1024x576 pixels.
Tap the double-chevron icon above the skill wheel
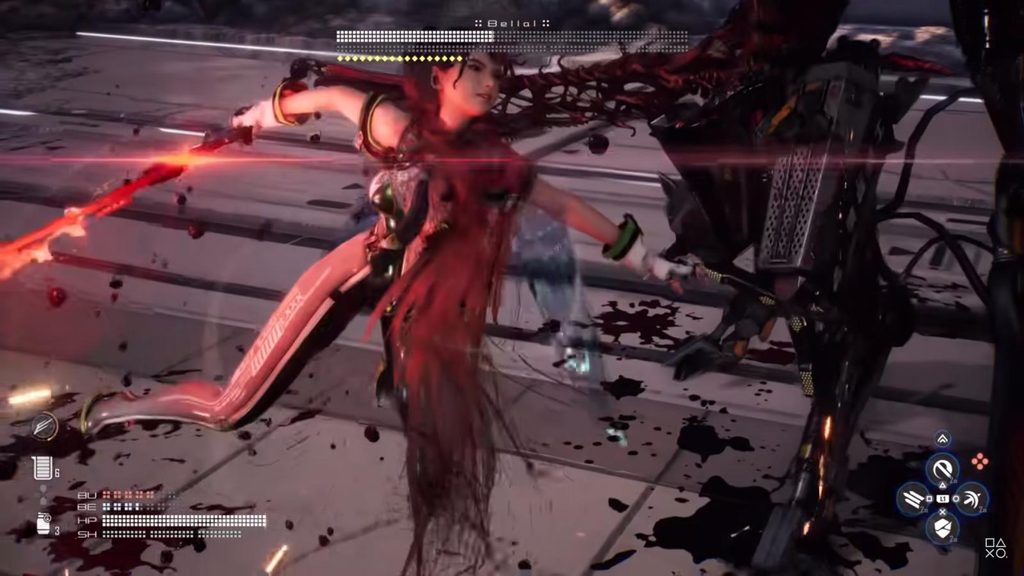[x=942, y=438]
